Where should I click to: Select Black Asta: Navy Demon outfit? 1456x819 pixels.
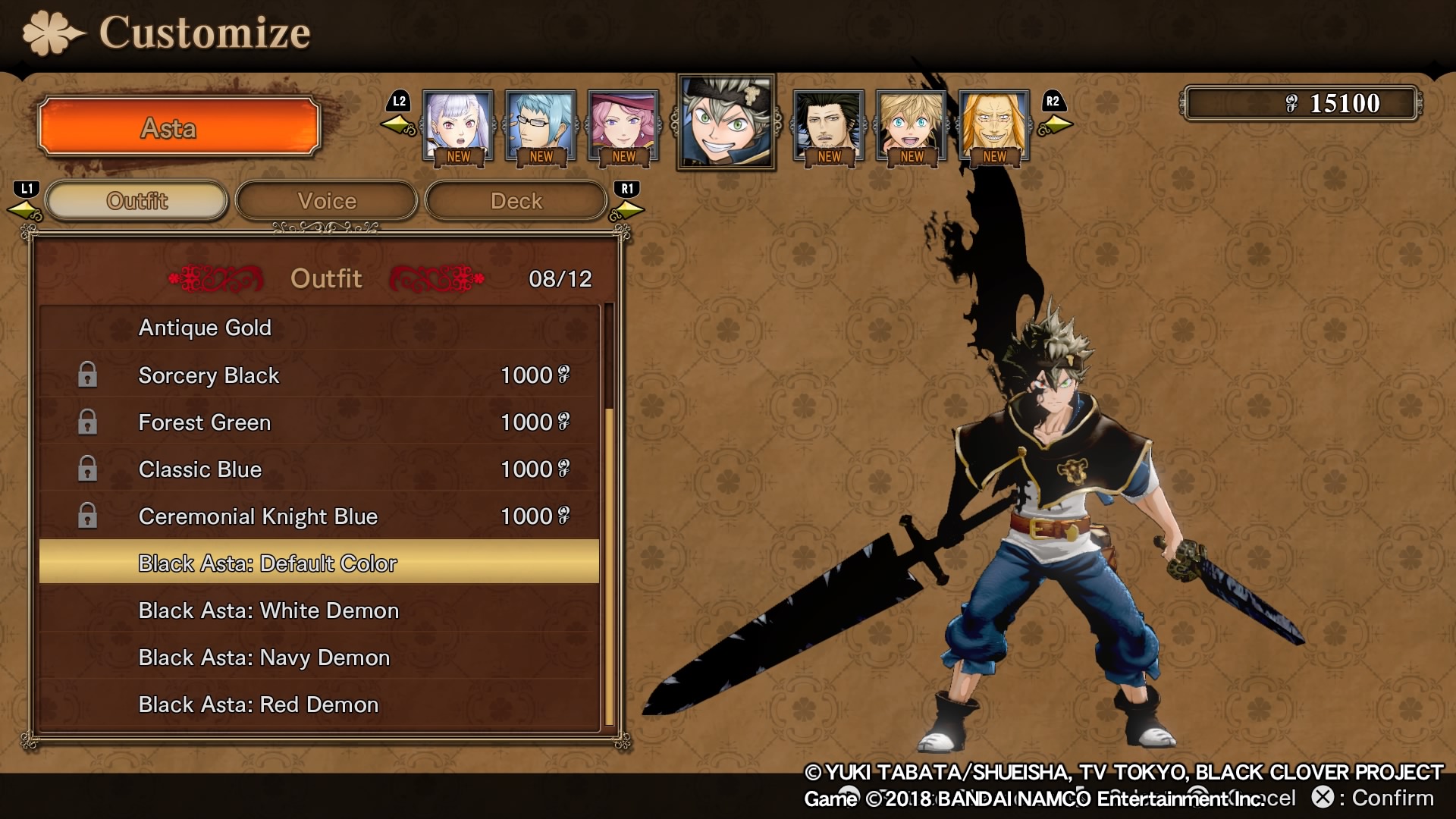(318, 657)
